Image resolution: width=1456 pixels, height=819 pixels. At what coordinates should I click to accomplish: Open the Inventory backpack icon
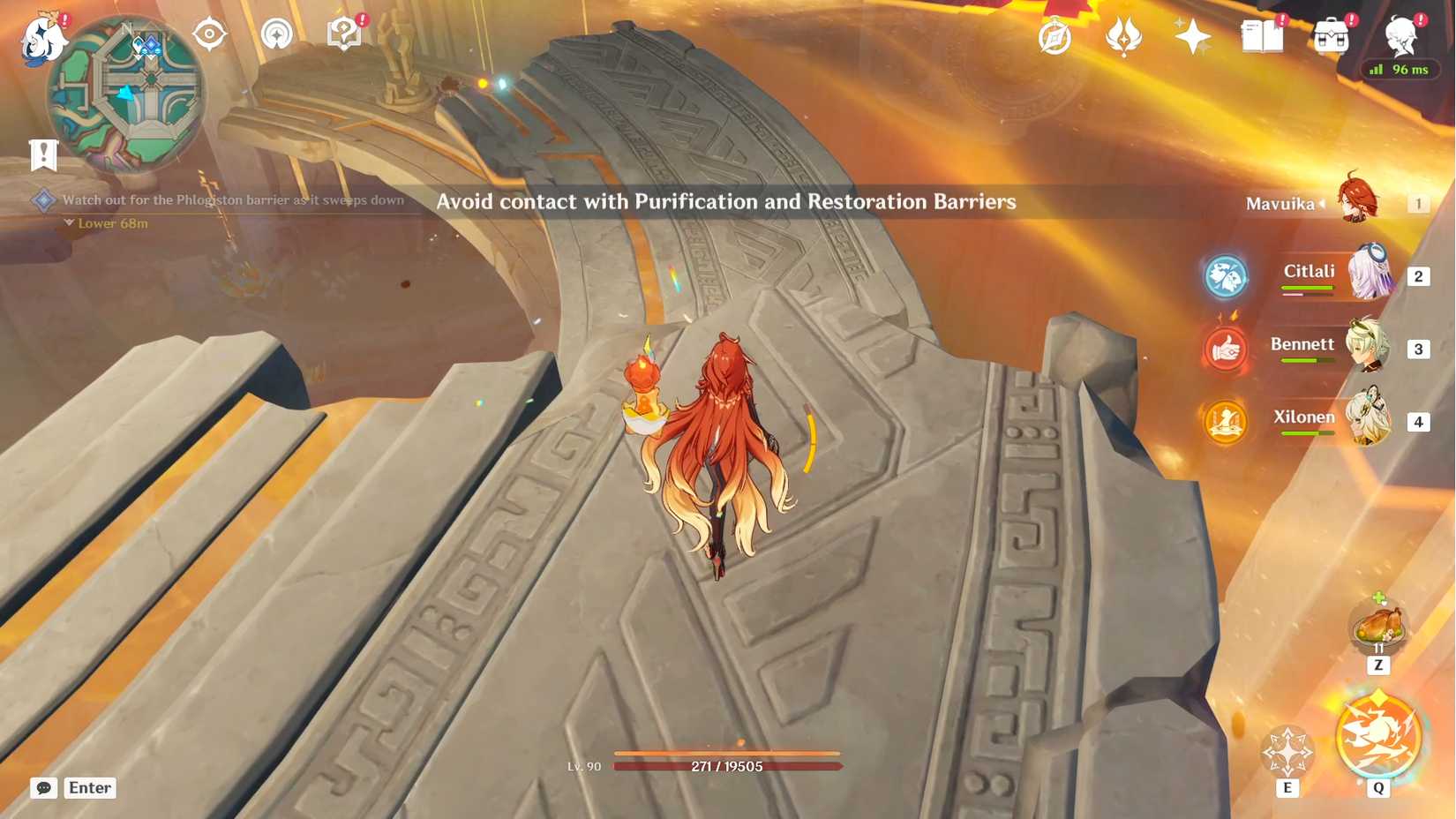pyautogui.click(x=1334, y=36)
